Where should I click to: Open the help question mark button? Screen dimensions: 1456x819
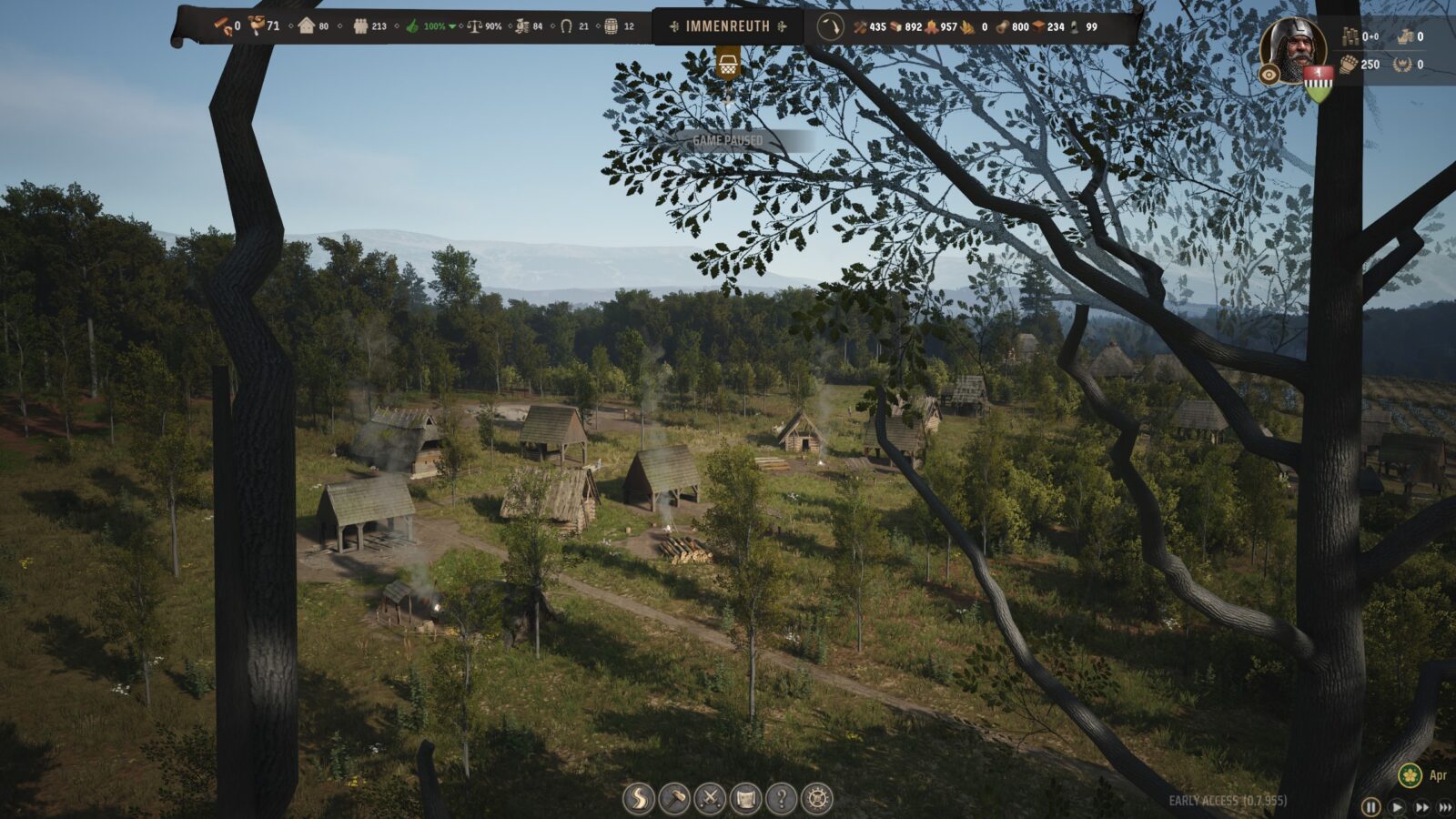tap(781, 799)
